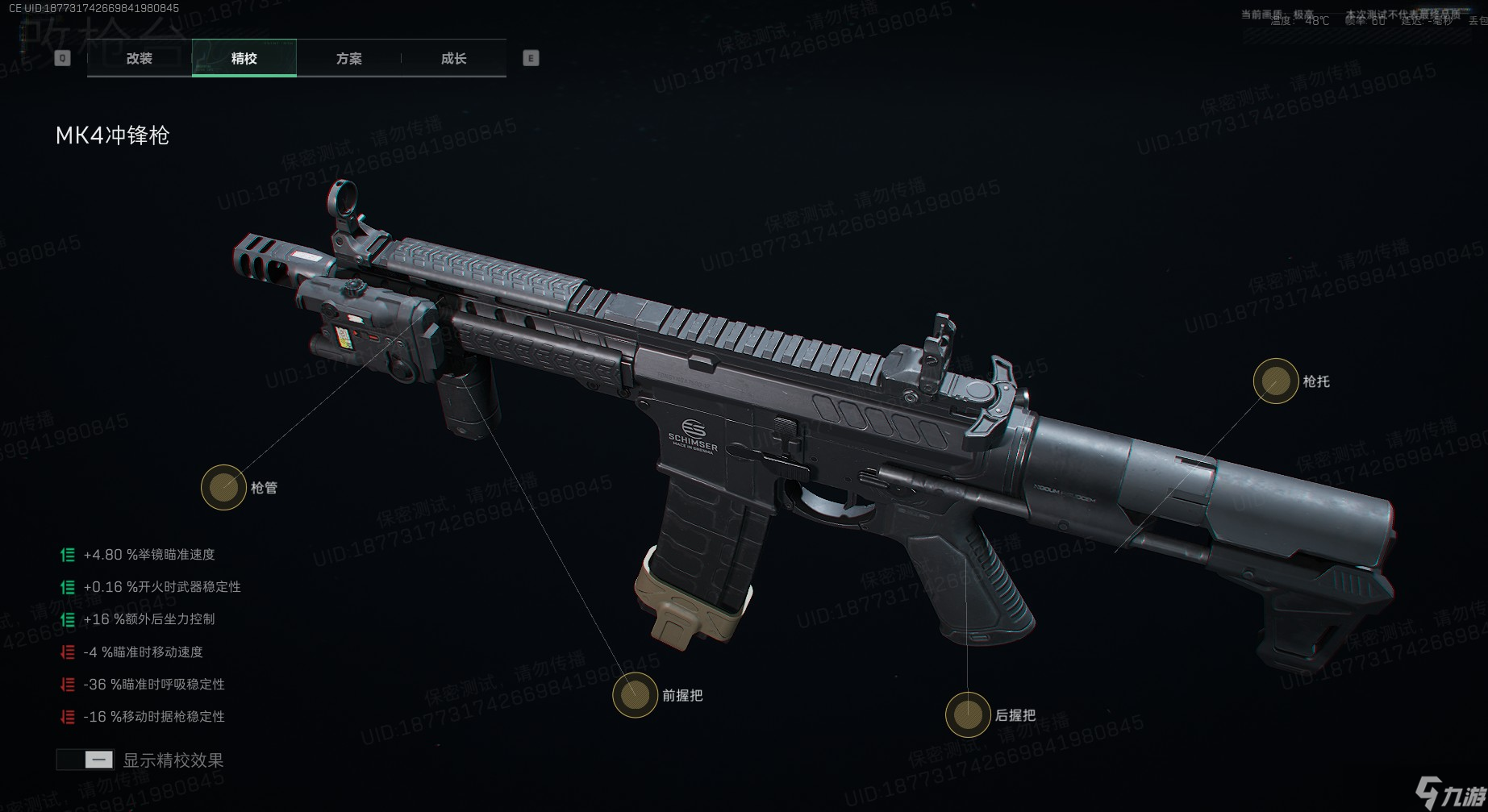Select the 枪管 calibration node
This screenshot has width=1488, height=812.
[x=223, y=487]
